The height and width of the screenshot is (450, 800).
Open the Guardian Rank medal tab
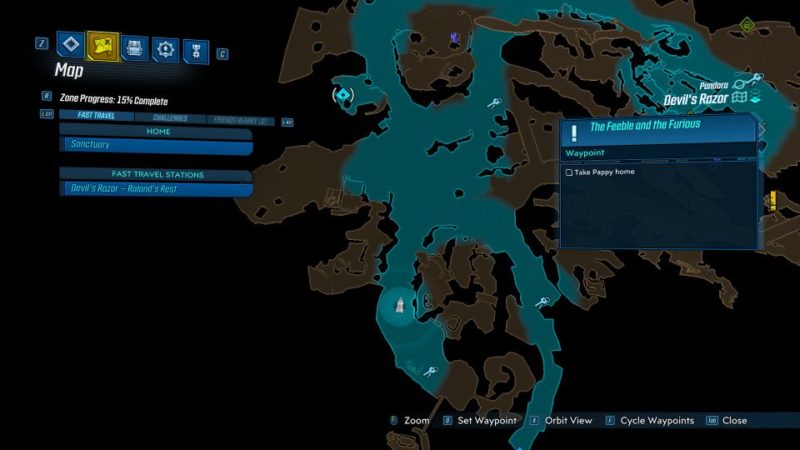[x=195, y=47]
